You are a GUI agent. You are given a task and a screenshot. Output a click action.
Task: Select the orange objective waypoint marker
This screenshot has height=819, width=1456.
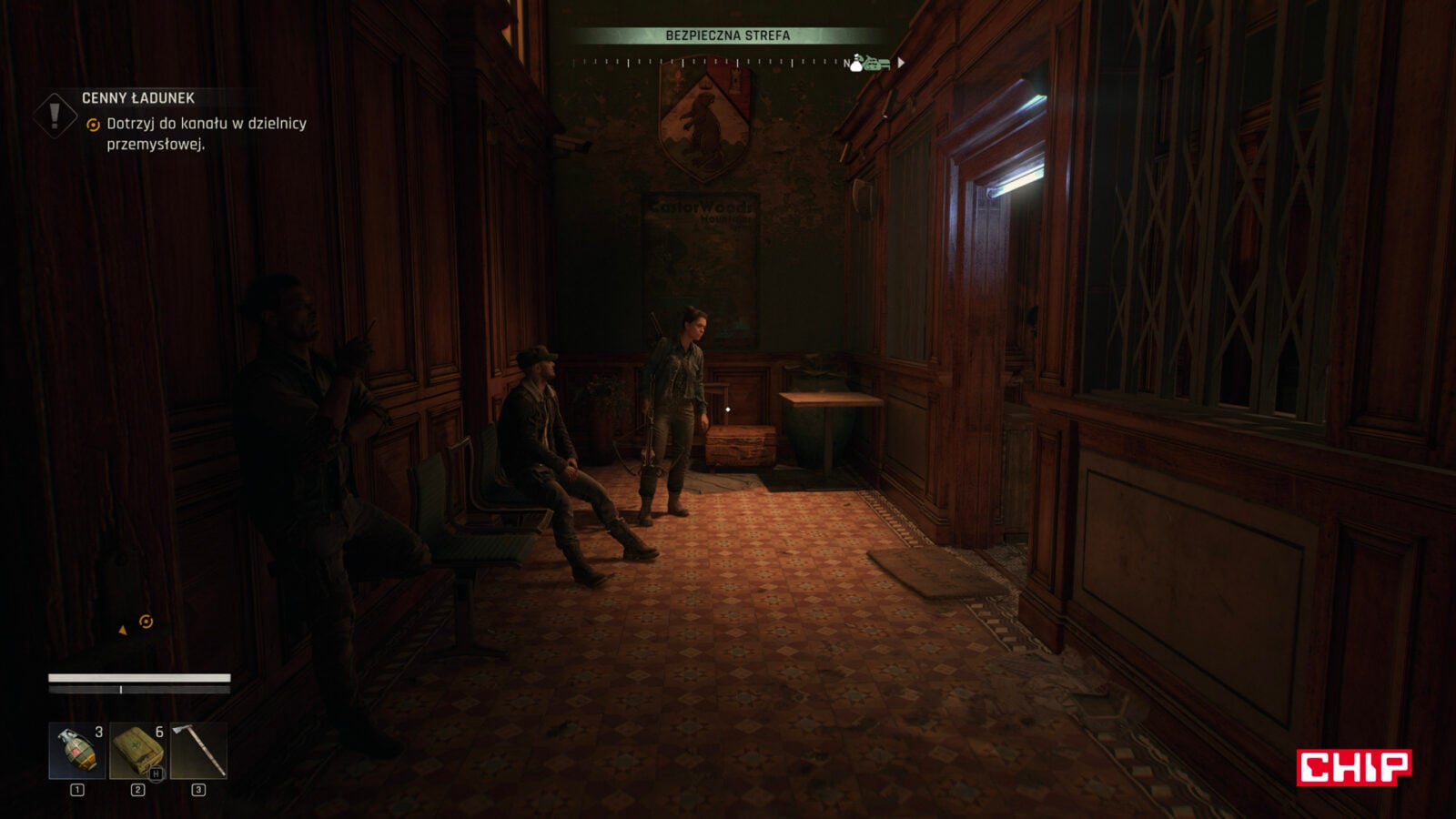click(x=146, y=622)
